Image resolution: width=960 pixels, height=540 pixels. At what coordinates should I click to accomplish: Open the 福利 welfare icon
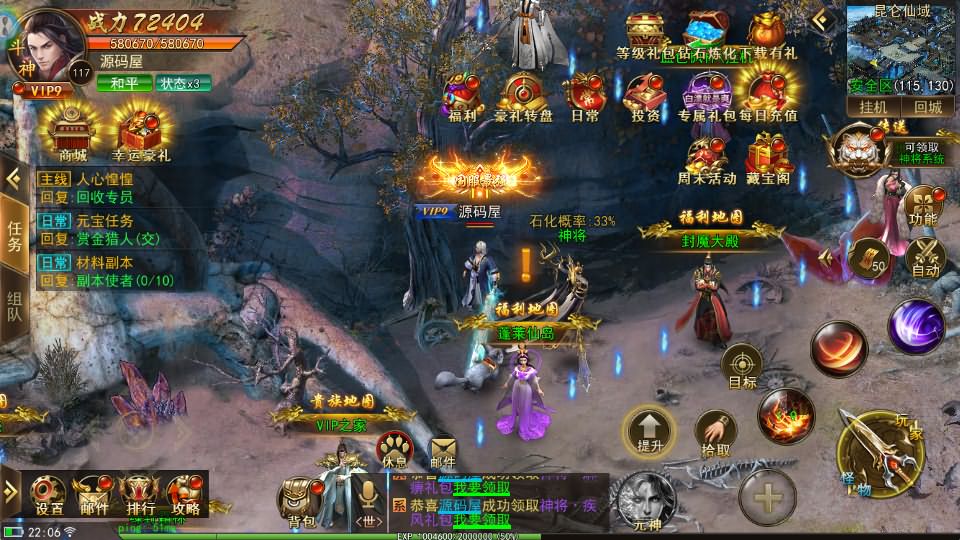pos(463,95)
